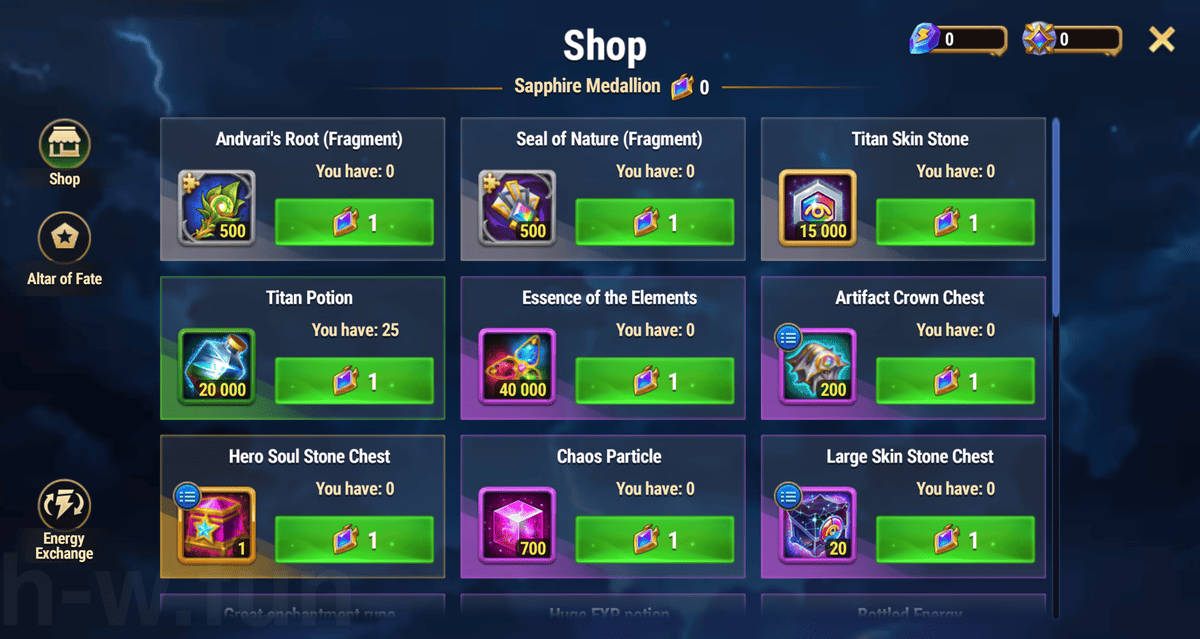Buy the Hero Soul Stone Chest
The width and height of the screenshot is (1200, 639).
[354, 540]
